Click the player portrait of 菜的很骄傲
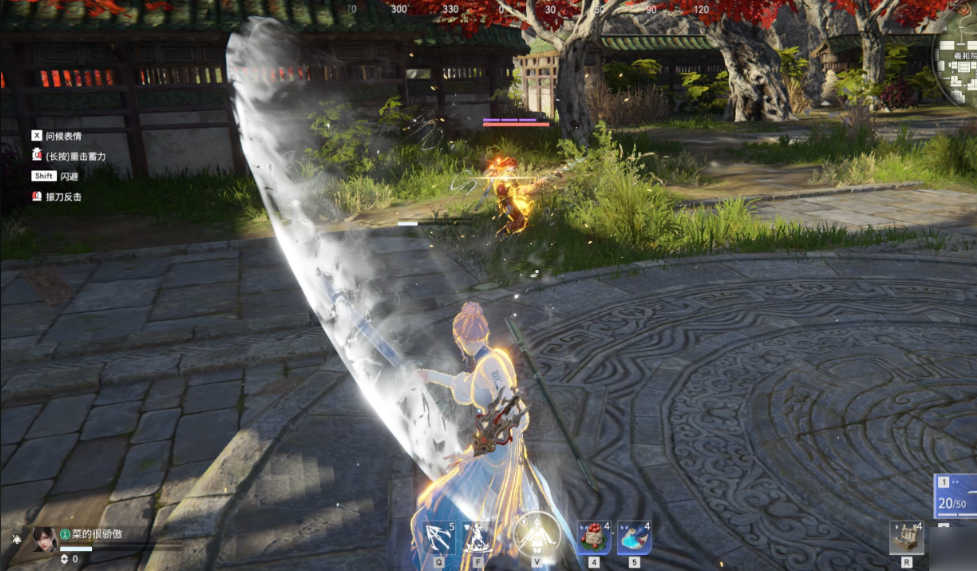The width and height of the screenshot is (977, 571). (44, 539)
